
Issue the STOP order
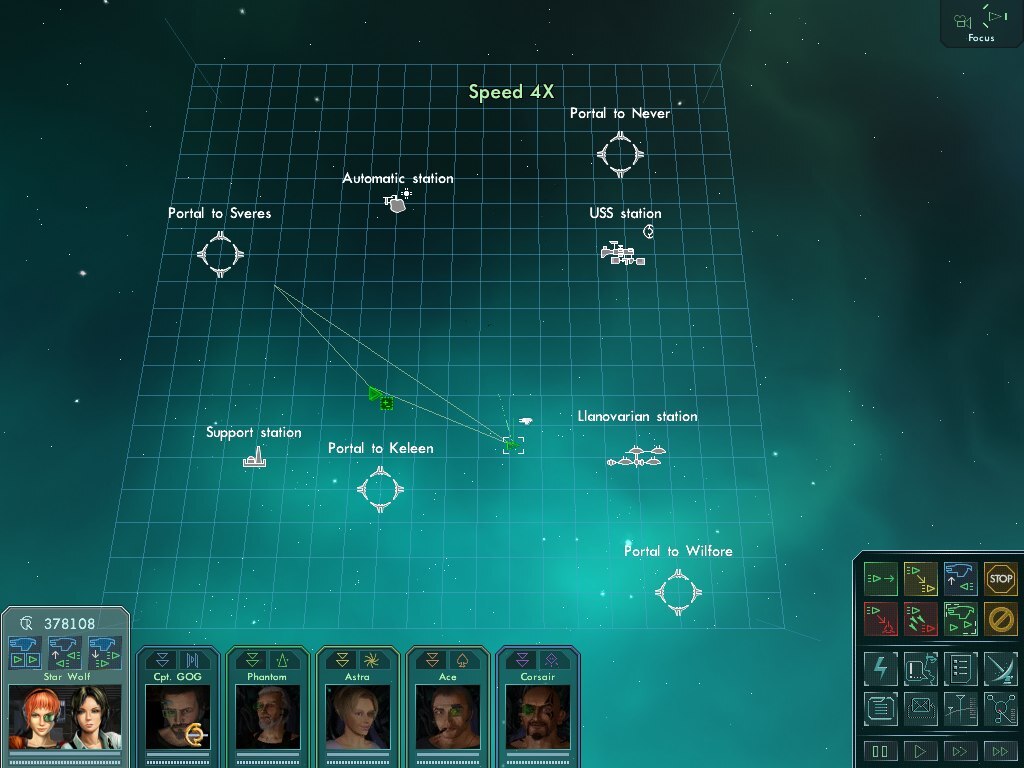click(x=1000, y=578)
